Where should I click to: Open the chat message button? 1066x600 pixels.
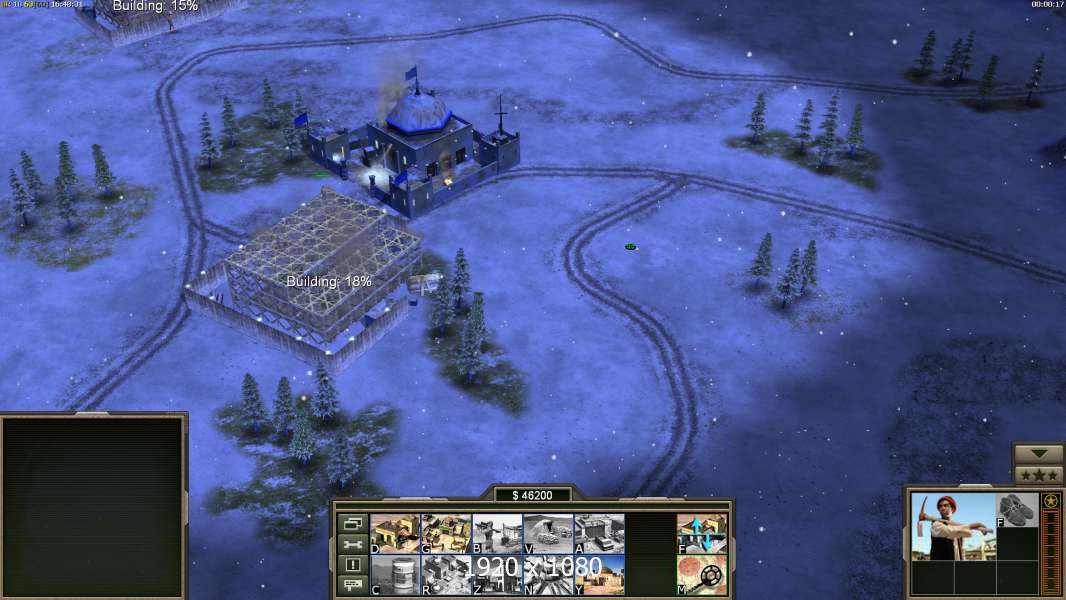352,586
